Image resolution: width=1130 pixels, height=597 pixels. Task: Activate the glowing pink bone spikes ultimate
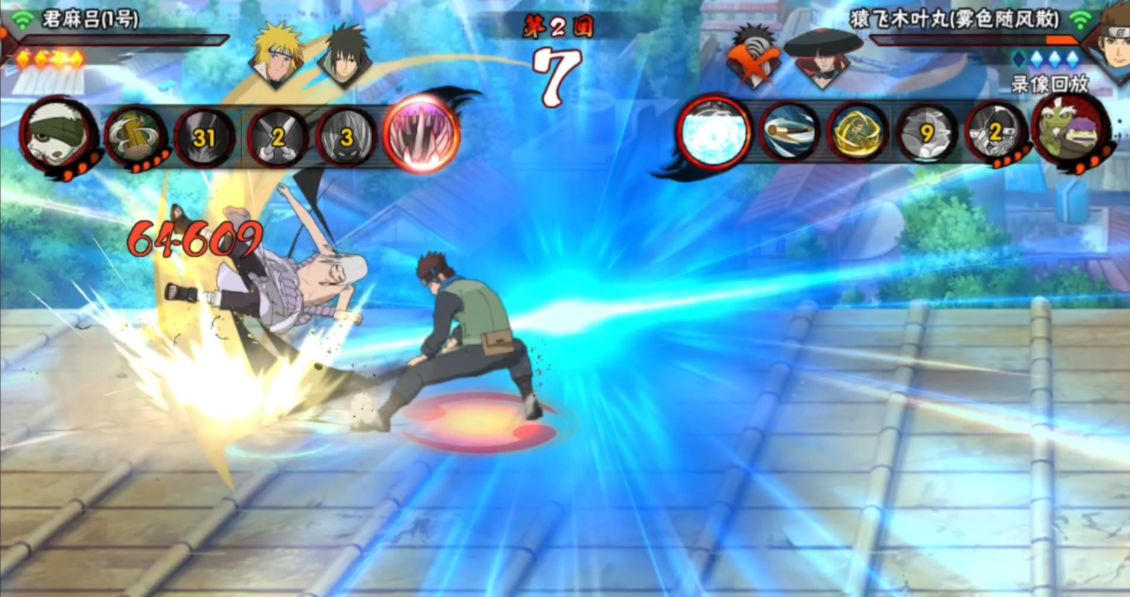pos(421,133)
